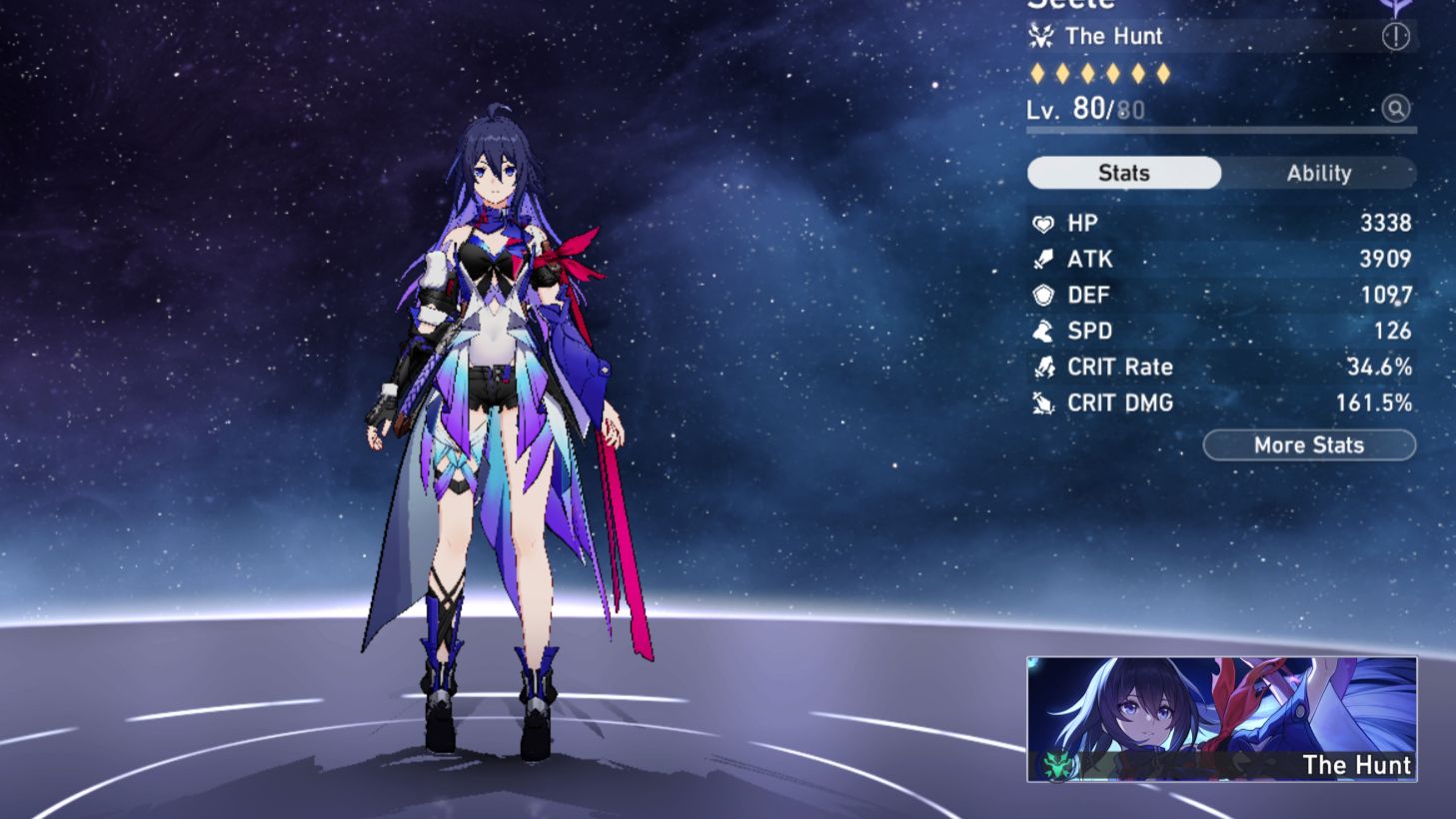The image size is (1456, 819).
Task: Click the Seele character name
Action: point(1071,6)
